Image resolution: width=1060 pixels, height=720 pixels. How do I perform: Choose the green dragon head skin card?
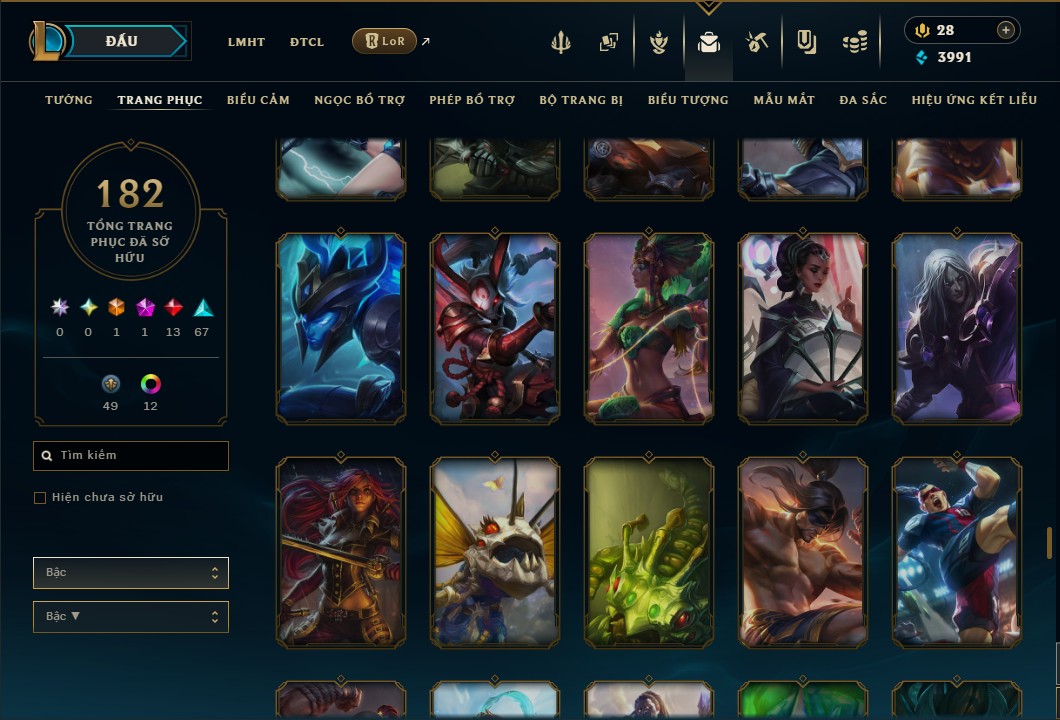pyautogui.click(x=649, y=552)
